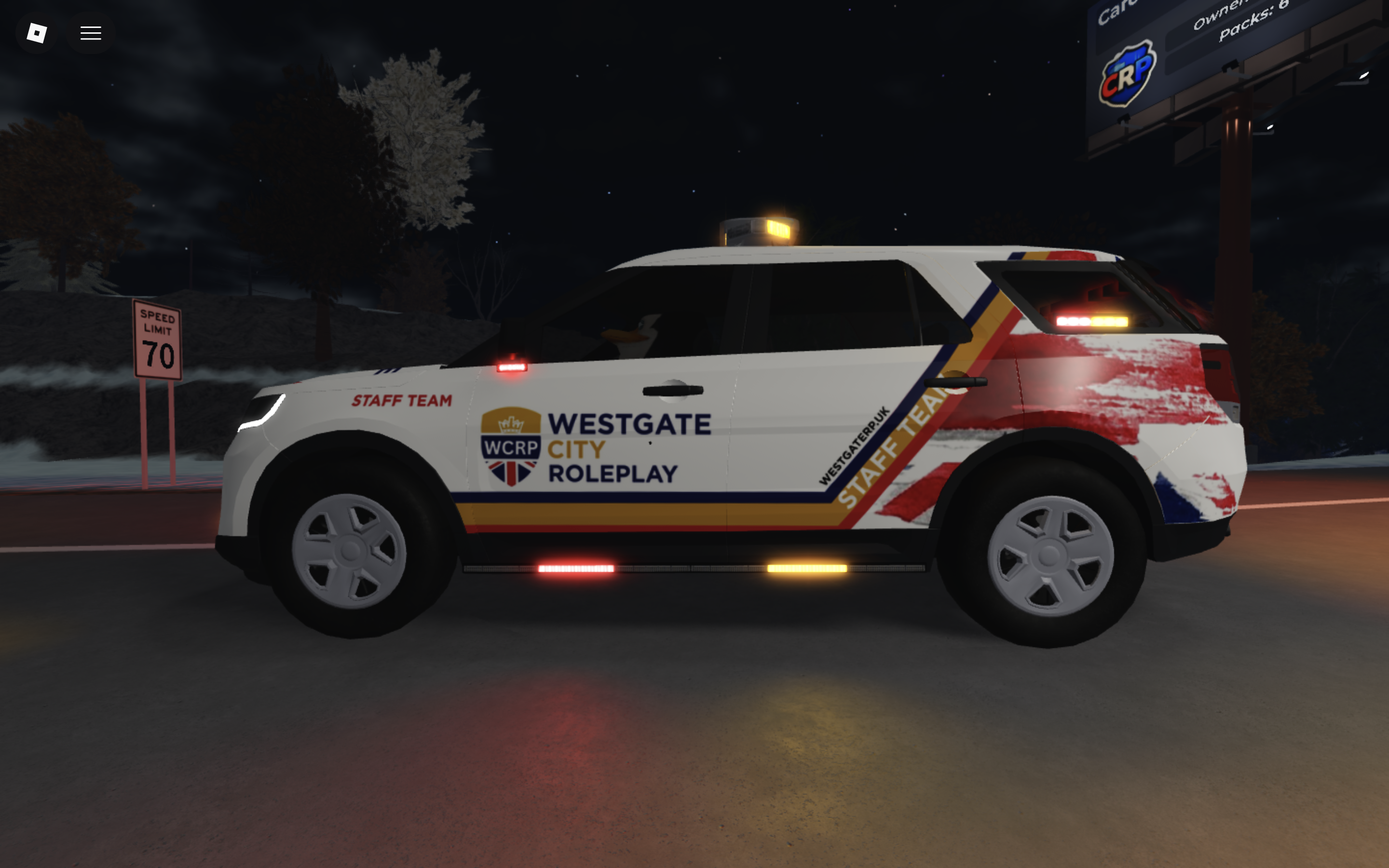Open the Roblox main menu

point(36,33)
